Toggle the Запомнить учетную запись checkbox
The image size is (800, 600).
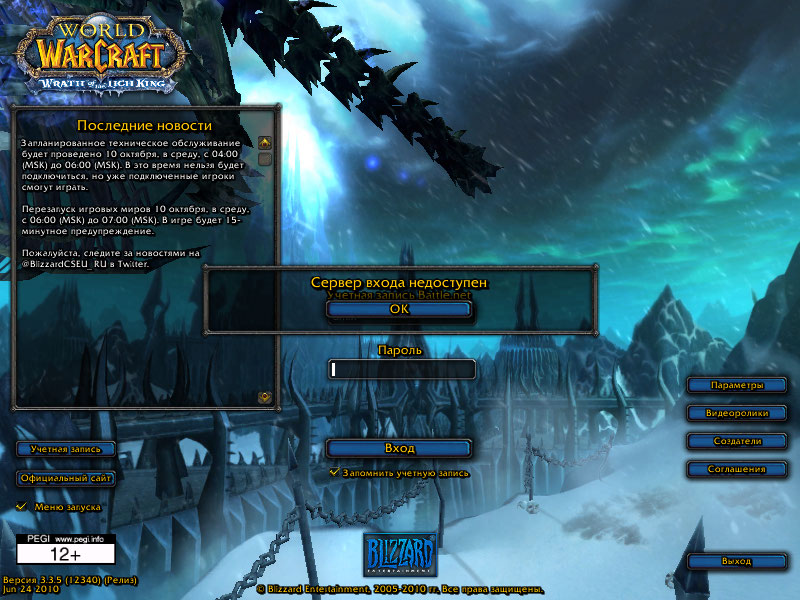point(335,472)
